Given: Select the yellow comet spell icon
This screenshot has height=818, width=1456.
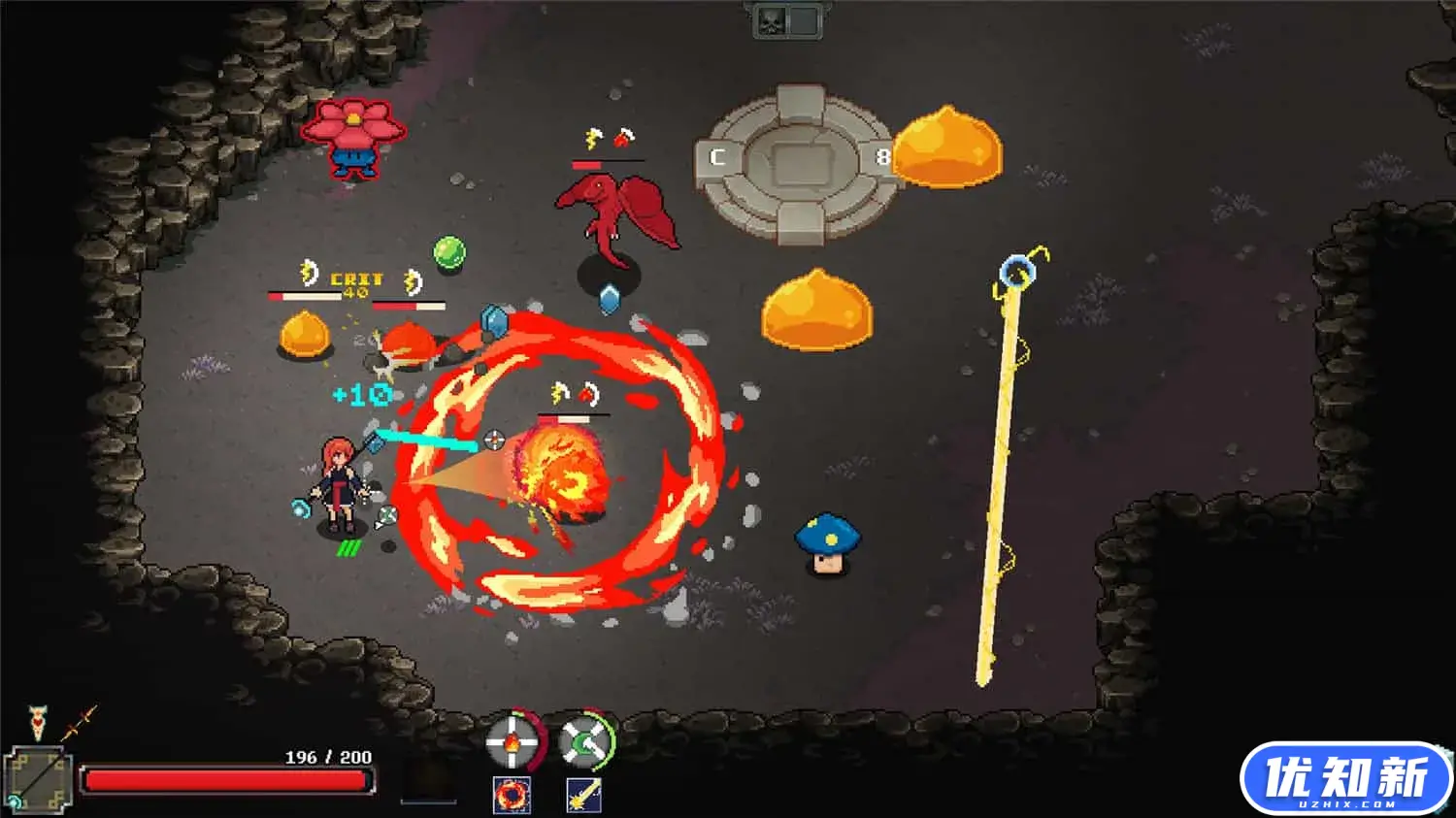Looking at the screenshot, I should 584,796.
